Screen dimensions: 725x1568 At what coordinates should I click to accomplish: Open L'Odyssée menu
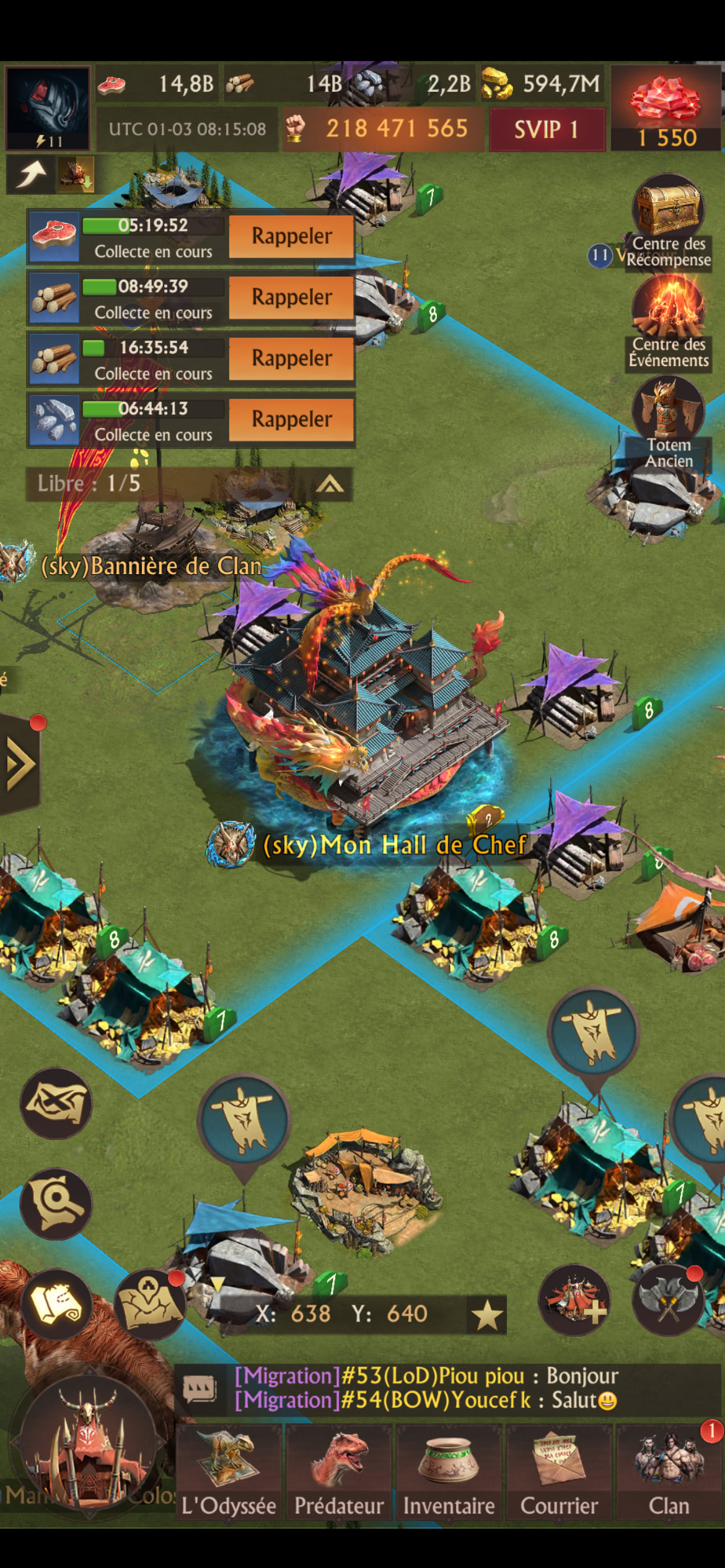(x=229, y=1471)
